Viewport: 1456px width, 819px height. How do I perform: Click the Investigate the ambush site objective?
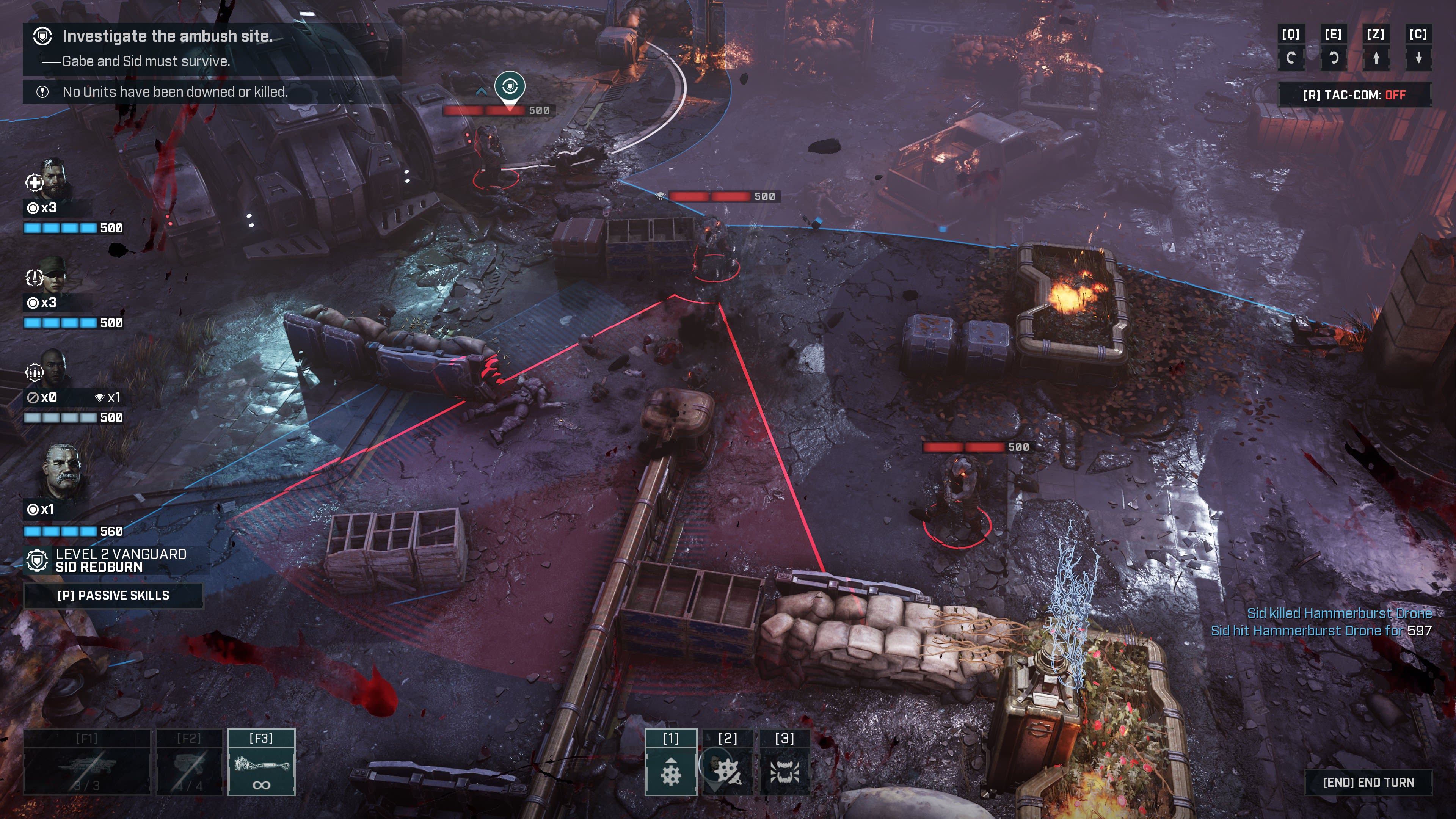(x=167, y=36)
